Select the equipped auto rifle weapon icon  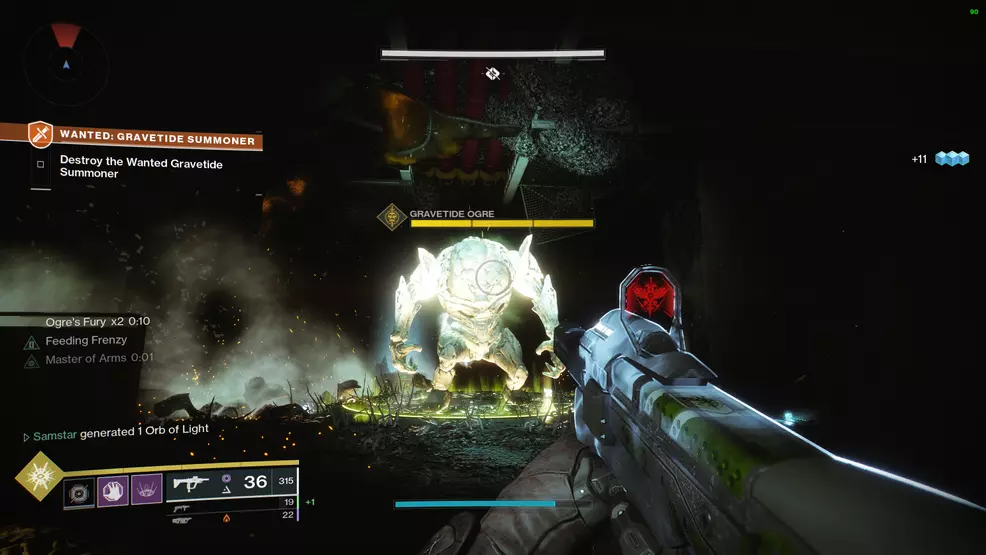pos(190,484)
